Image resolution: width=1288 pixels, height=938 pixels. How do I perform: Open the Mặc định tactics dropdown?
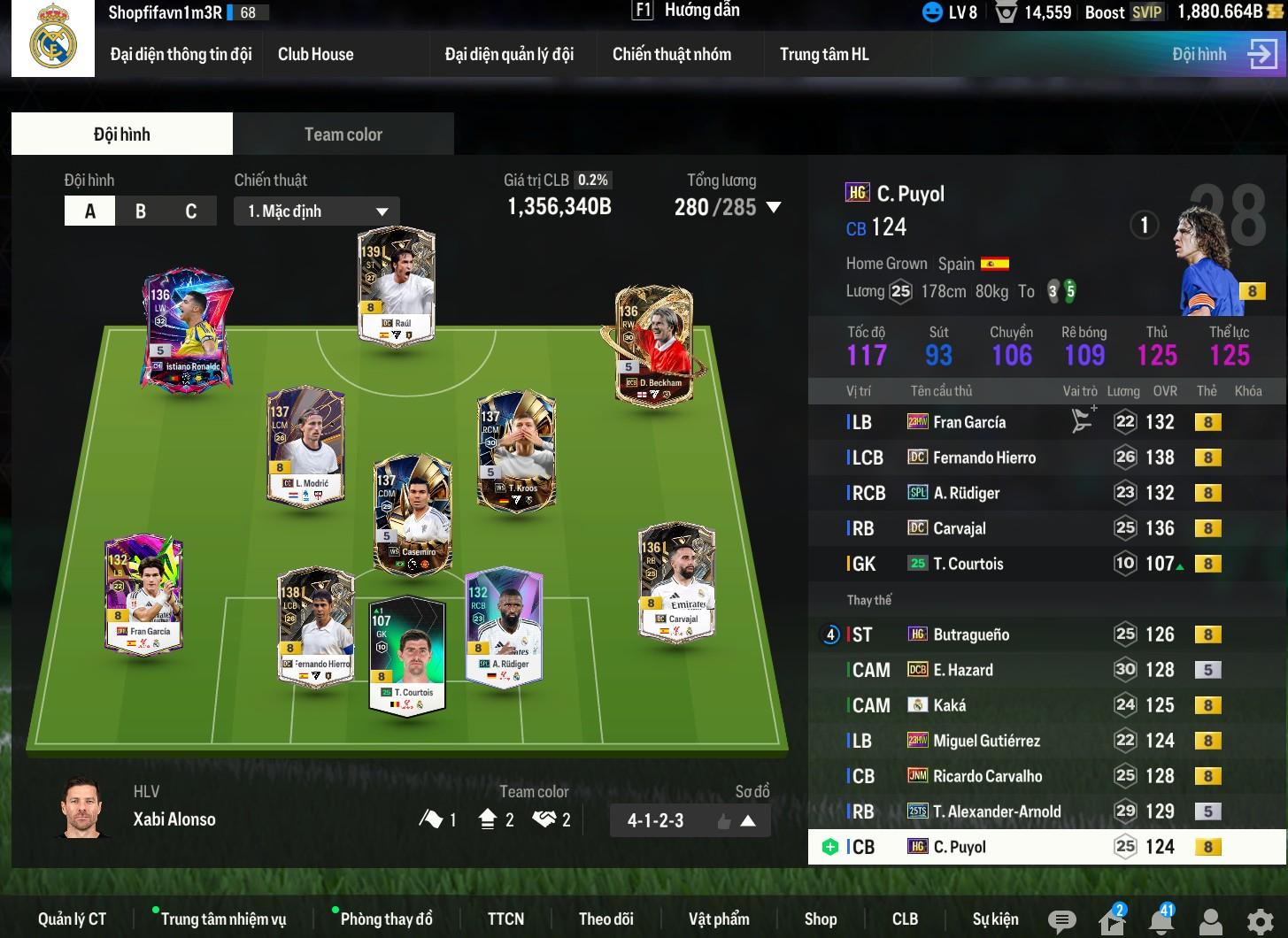(317, 211)
